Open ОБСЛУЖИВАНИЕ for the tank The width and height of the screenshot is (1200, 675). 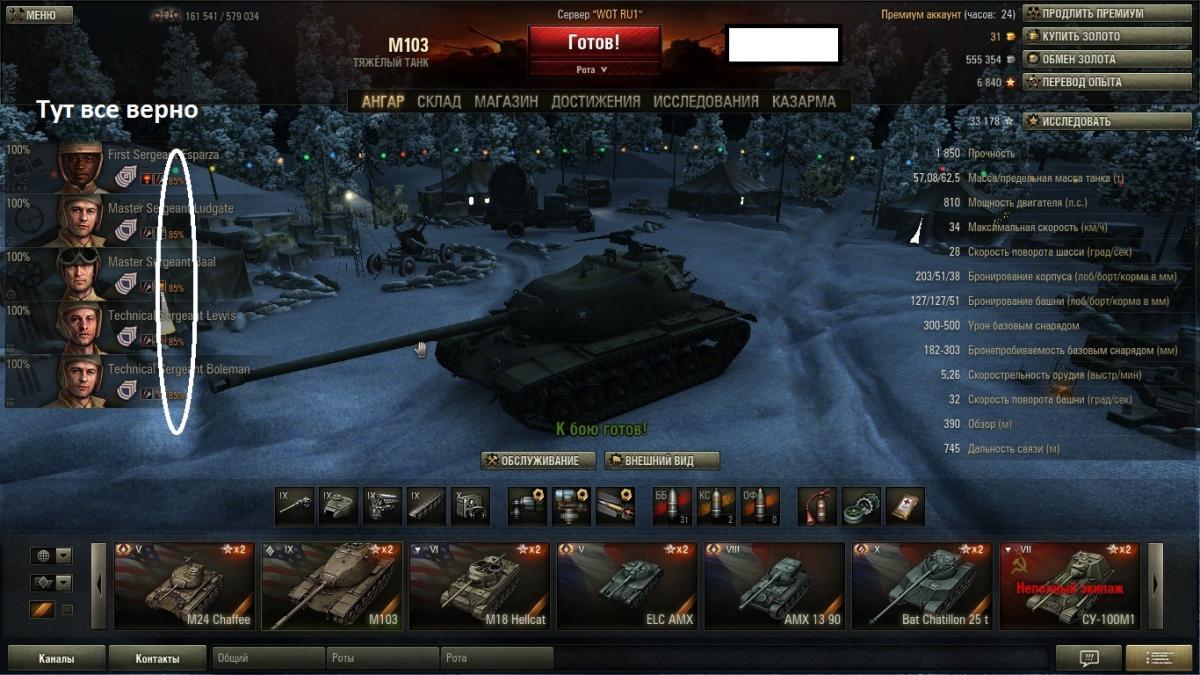pos(538,461)
